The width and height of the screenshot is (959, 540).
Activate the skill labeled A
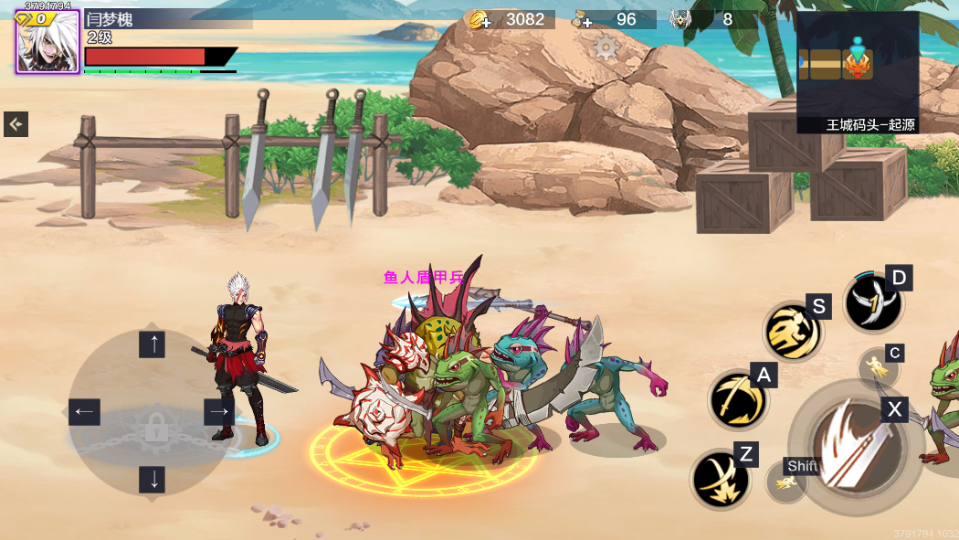click(738, 399)
